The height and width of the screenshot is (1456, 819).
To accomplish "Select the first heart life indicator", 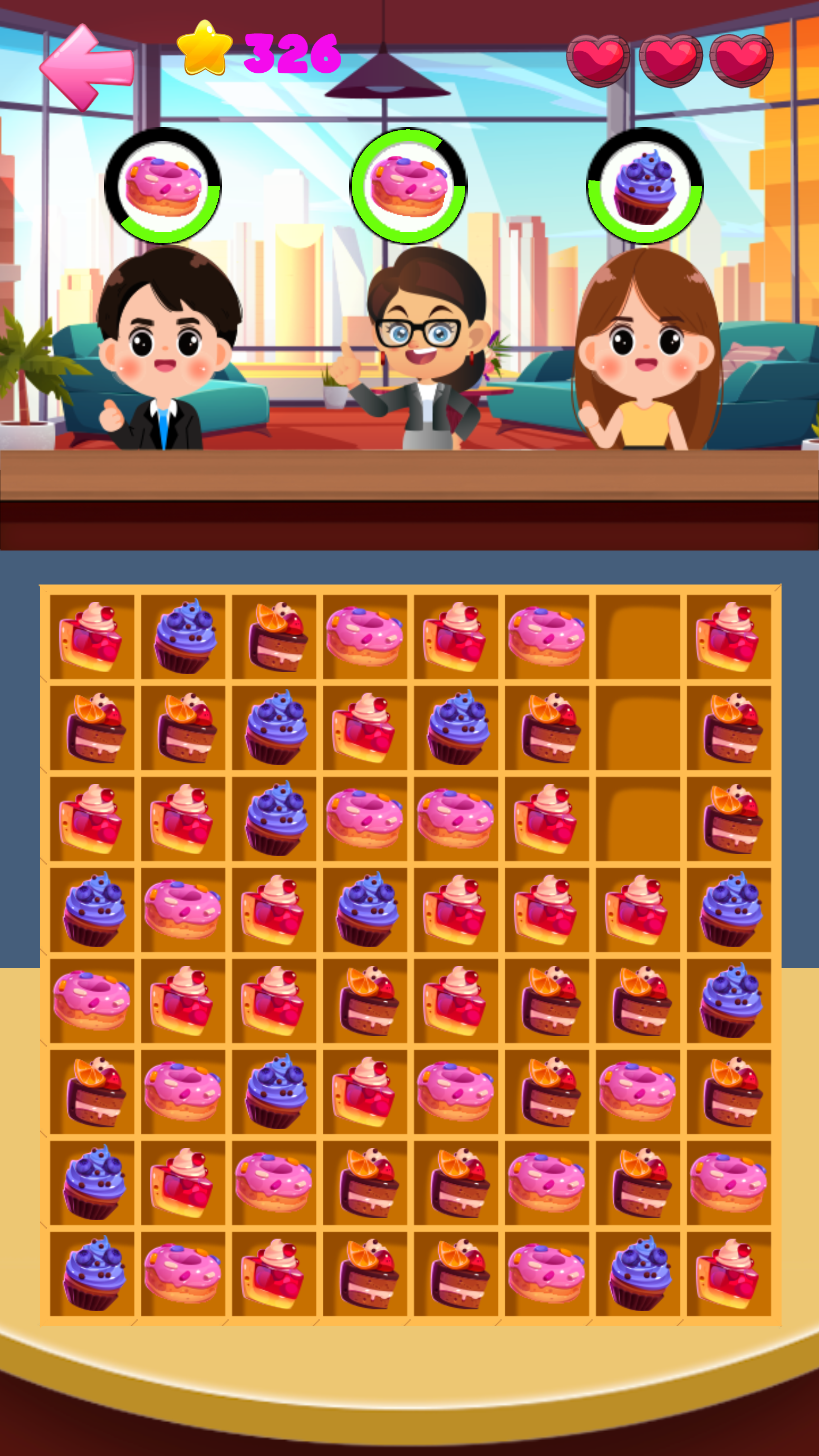I will [x=598, y=58].
